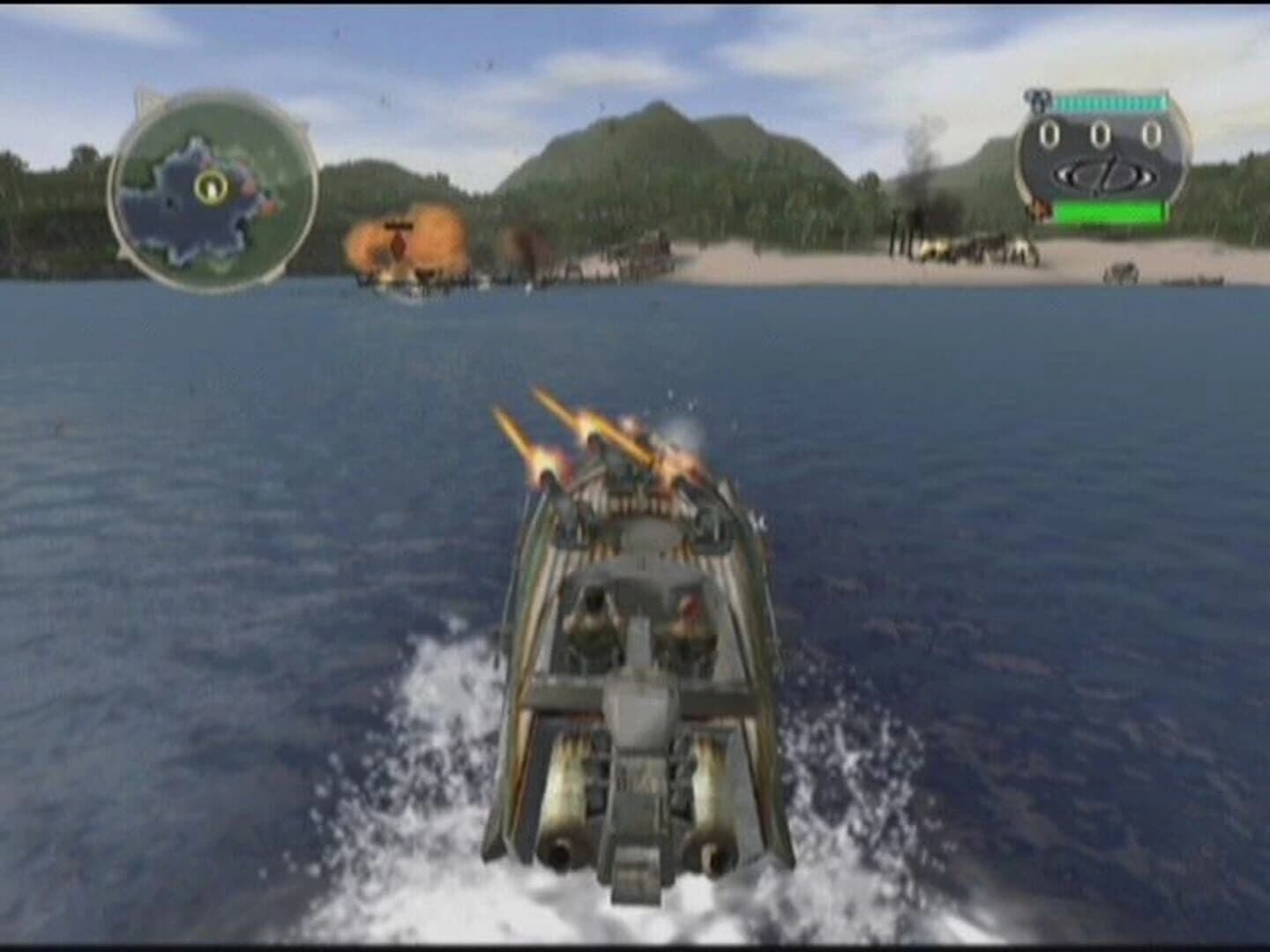Click the yellow player marker on the minimap
The image size is (1270, 952).
[210, 187]
